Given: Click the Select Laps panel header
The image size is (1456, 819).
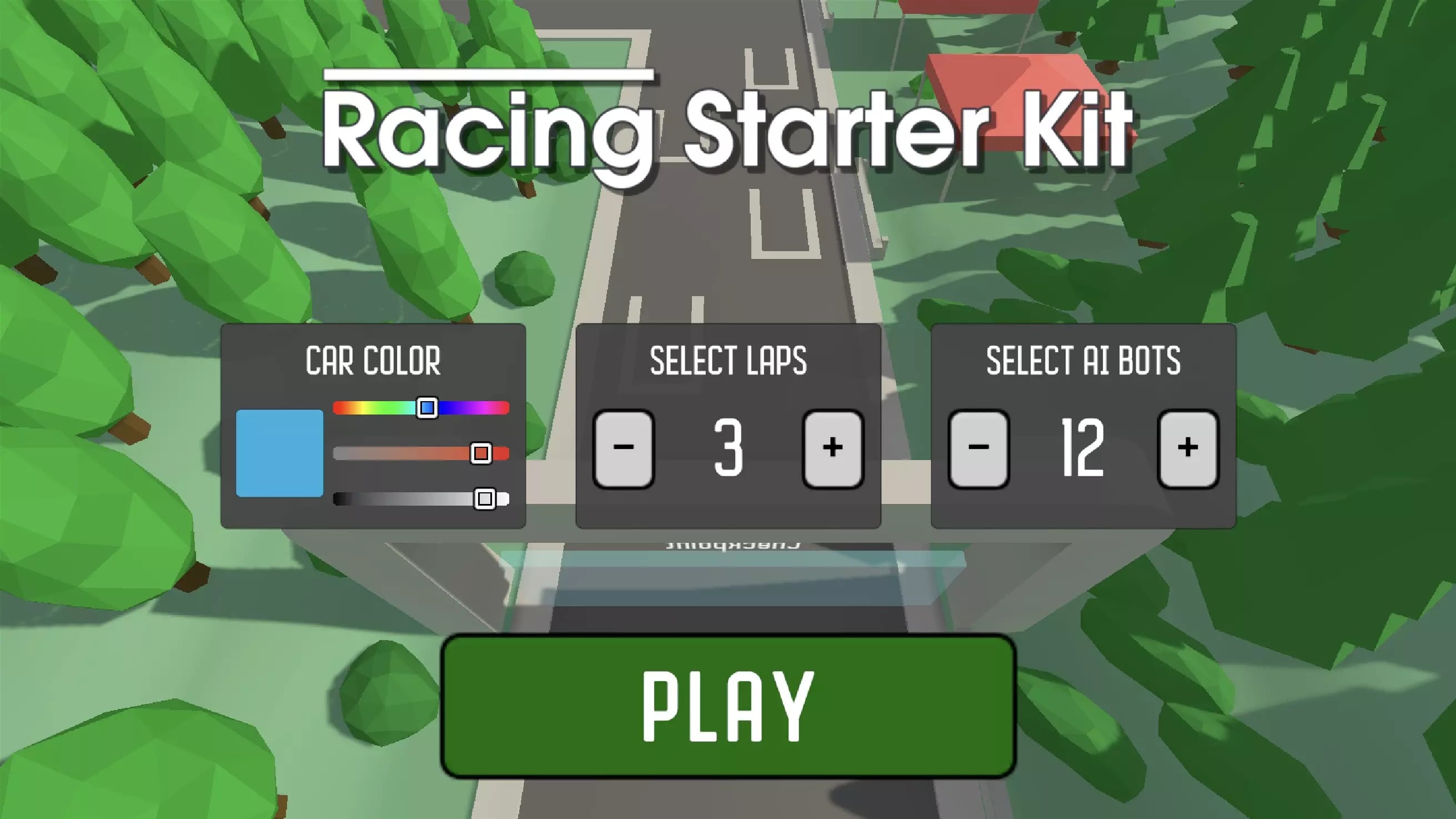Looking at the screenshot, I should [729, 358].
